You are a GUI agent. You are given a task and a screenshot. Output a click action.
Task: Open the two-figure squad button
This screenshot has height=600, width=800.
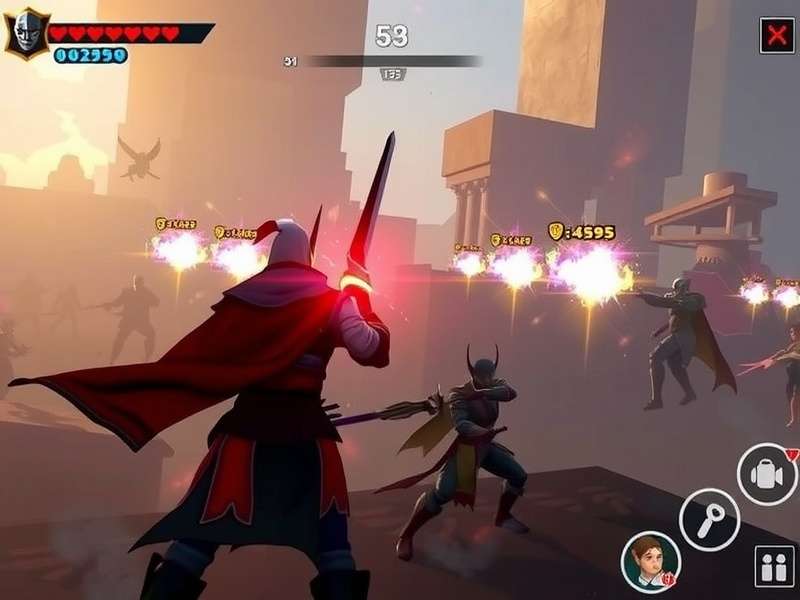point(774,566)
